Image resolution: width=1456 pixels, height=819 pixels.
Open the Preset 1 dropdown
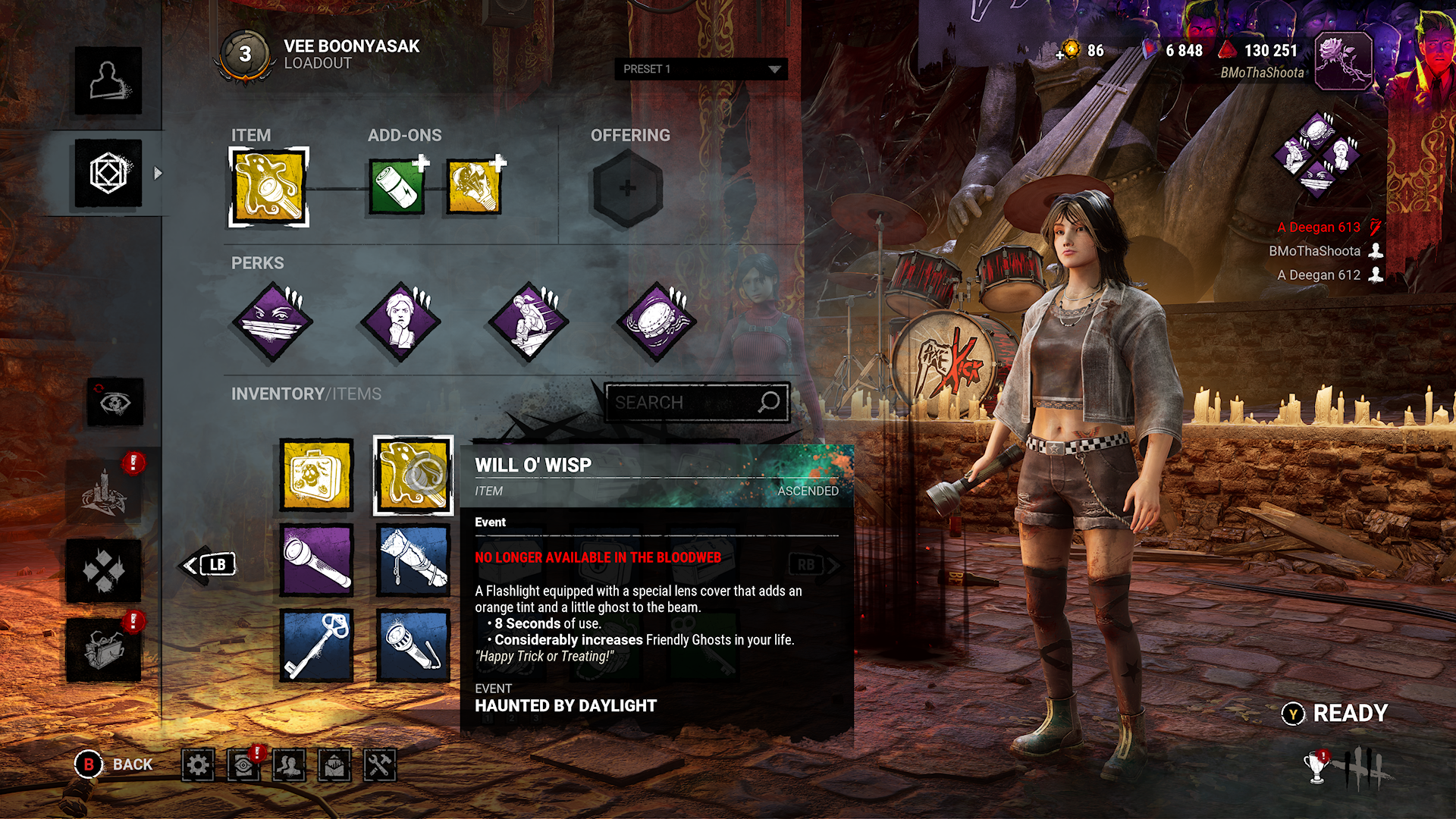701,69
